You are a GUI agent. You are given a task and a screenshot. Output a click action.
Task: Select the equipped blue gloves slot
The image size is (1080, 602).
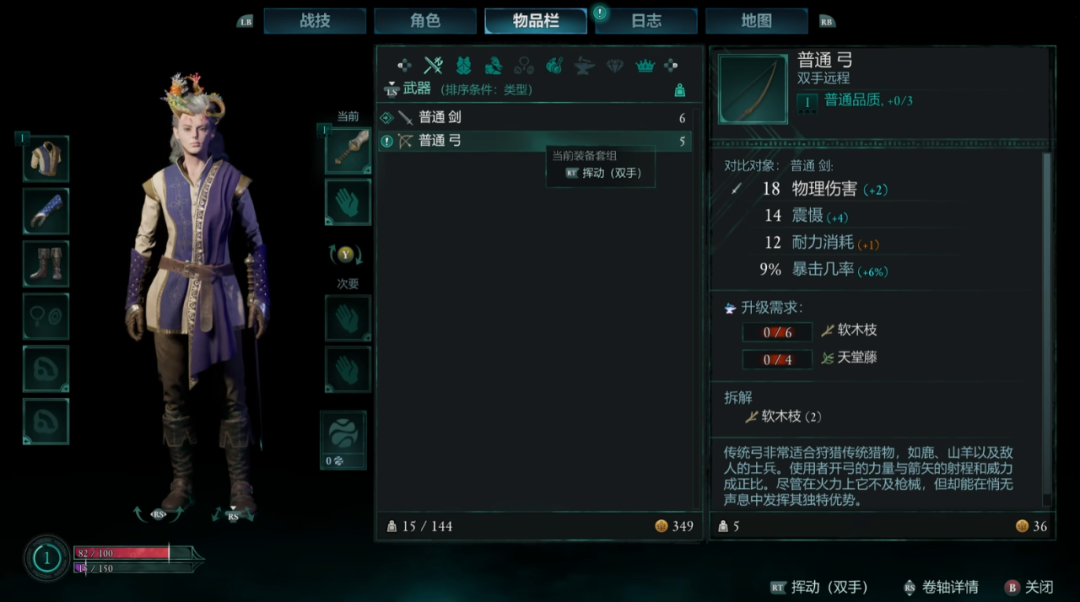[x=46, y=211]
